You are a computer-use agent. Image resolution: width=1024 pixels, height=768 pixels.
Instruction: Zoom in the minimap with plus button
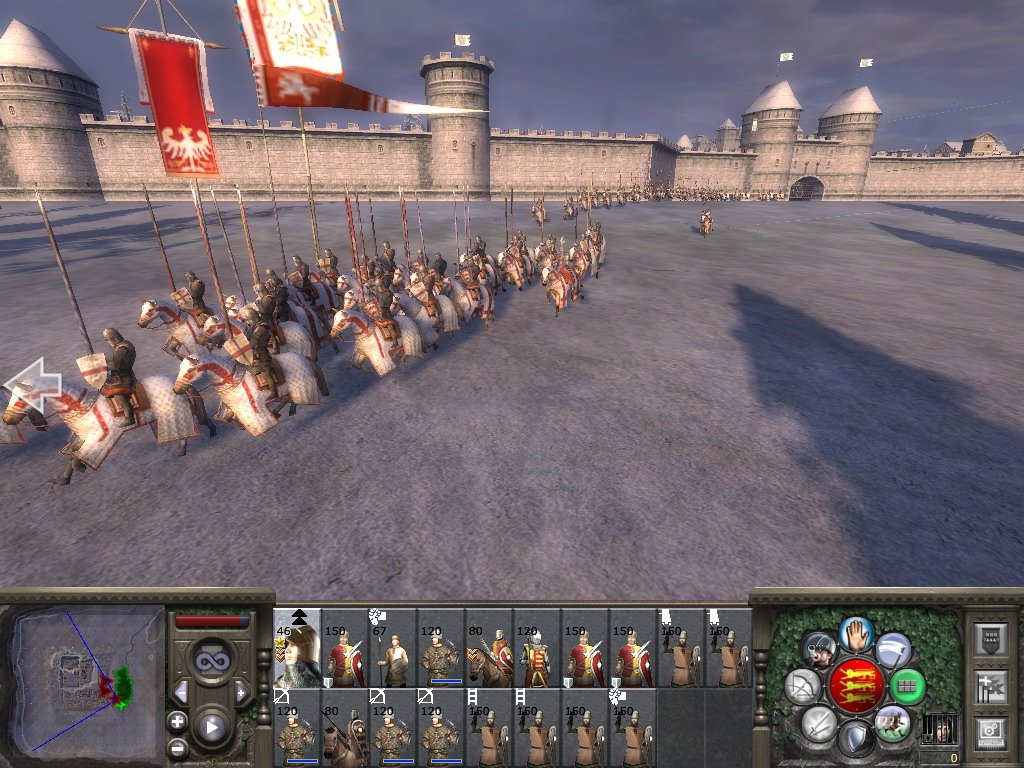(x=177, y=721)
